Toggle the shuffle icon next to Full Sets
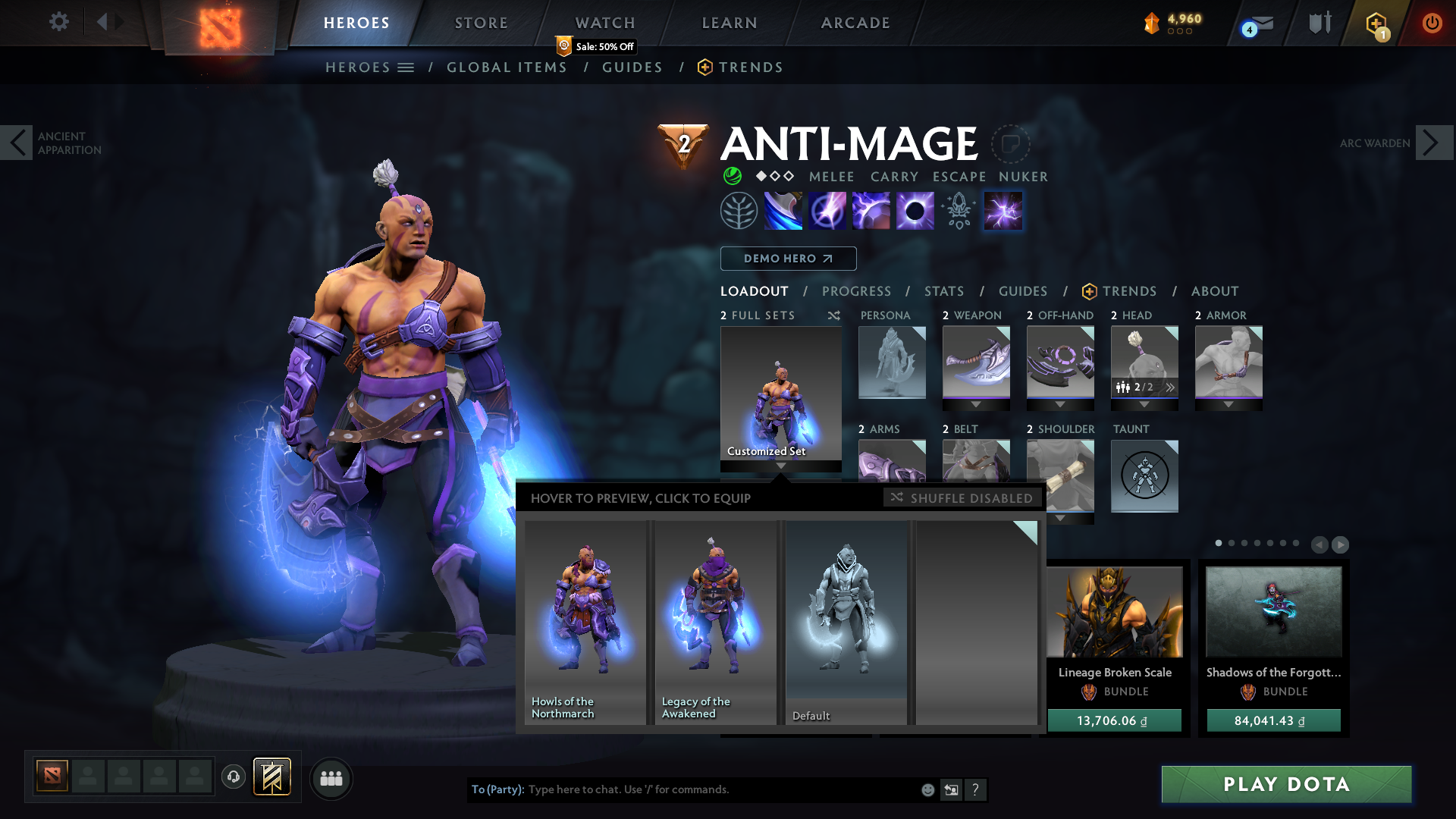This screenshot has width=1456, height=819. [833, 315]
